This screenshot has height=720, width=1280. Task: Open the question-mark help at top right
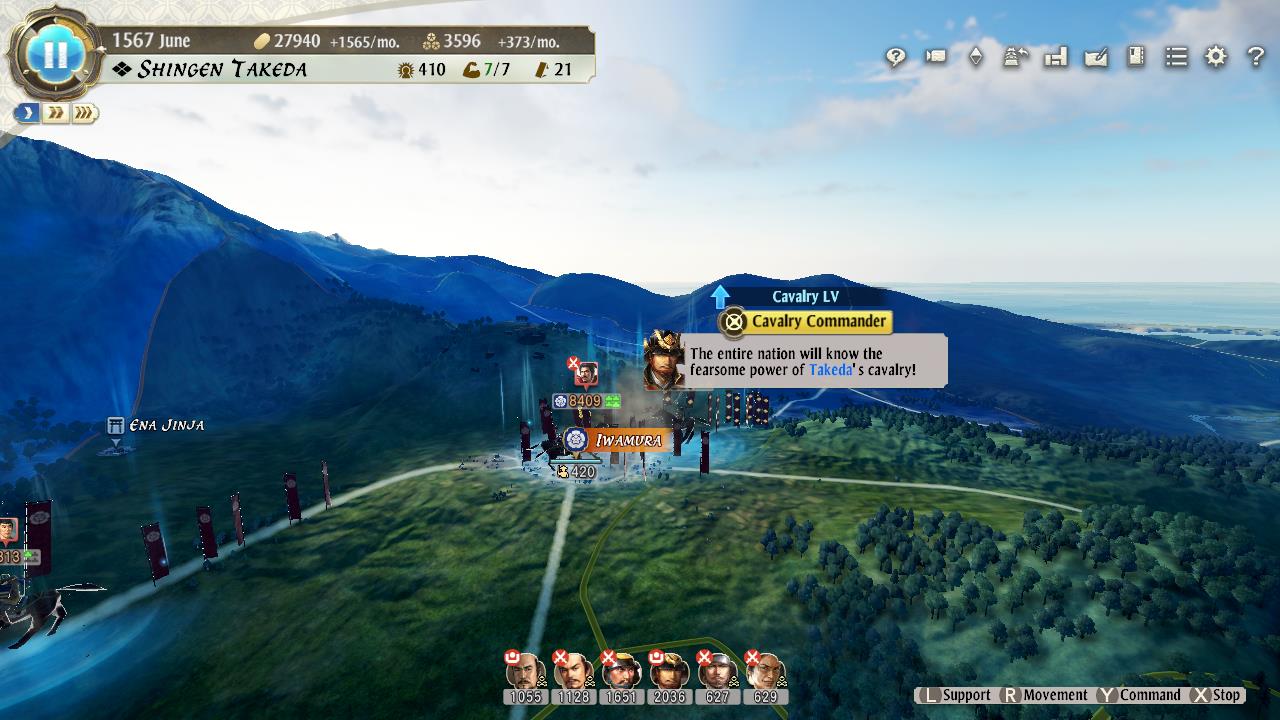pyautogui.click(x=1255, y=57)
